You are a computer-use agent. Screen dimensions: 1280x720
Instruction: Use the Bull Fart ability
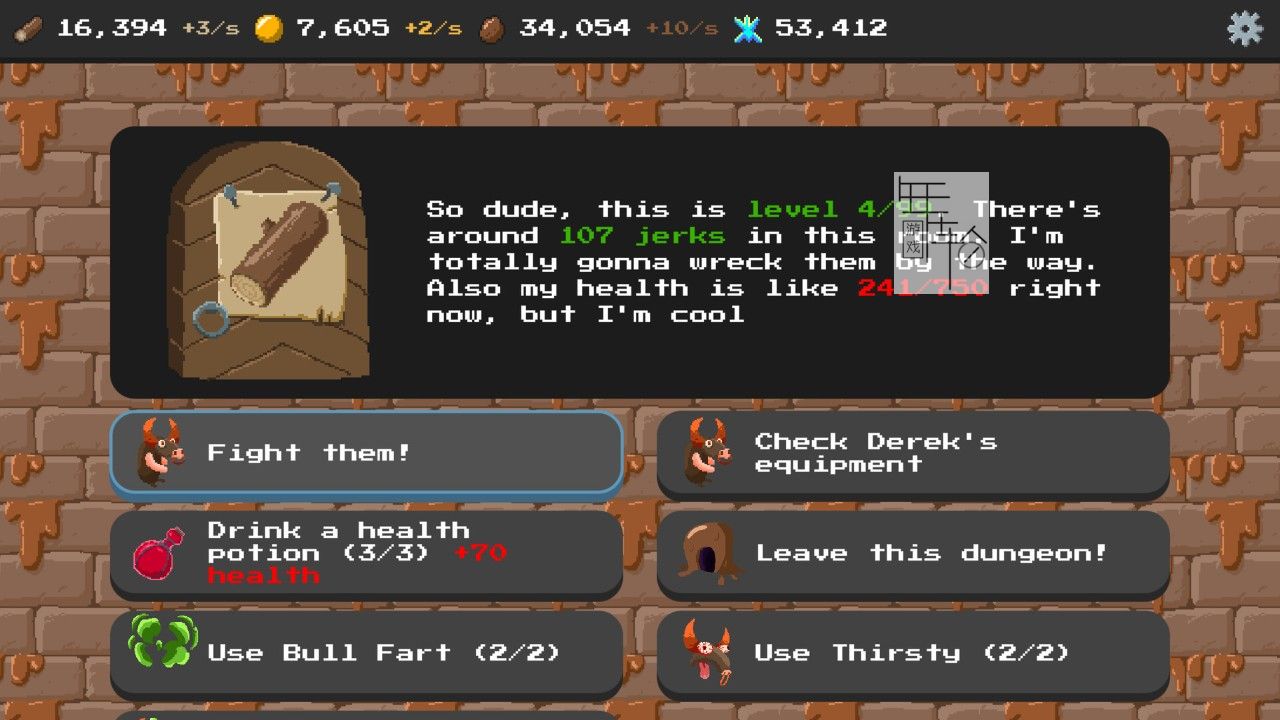pos(366,653)
